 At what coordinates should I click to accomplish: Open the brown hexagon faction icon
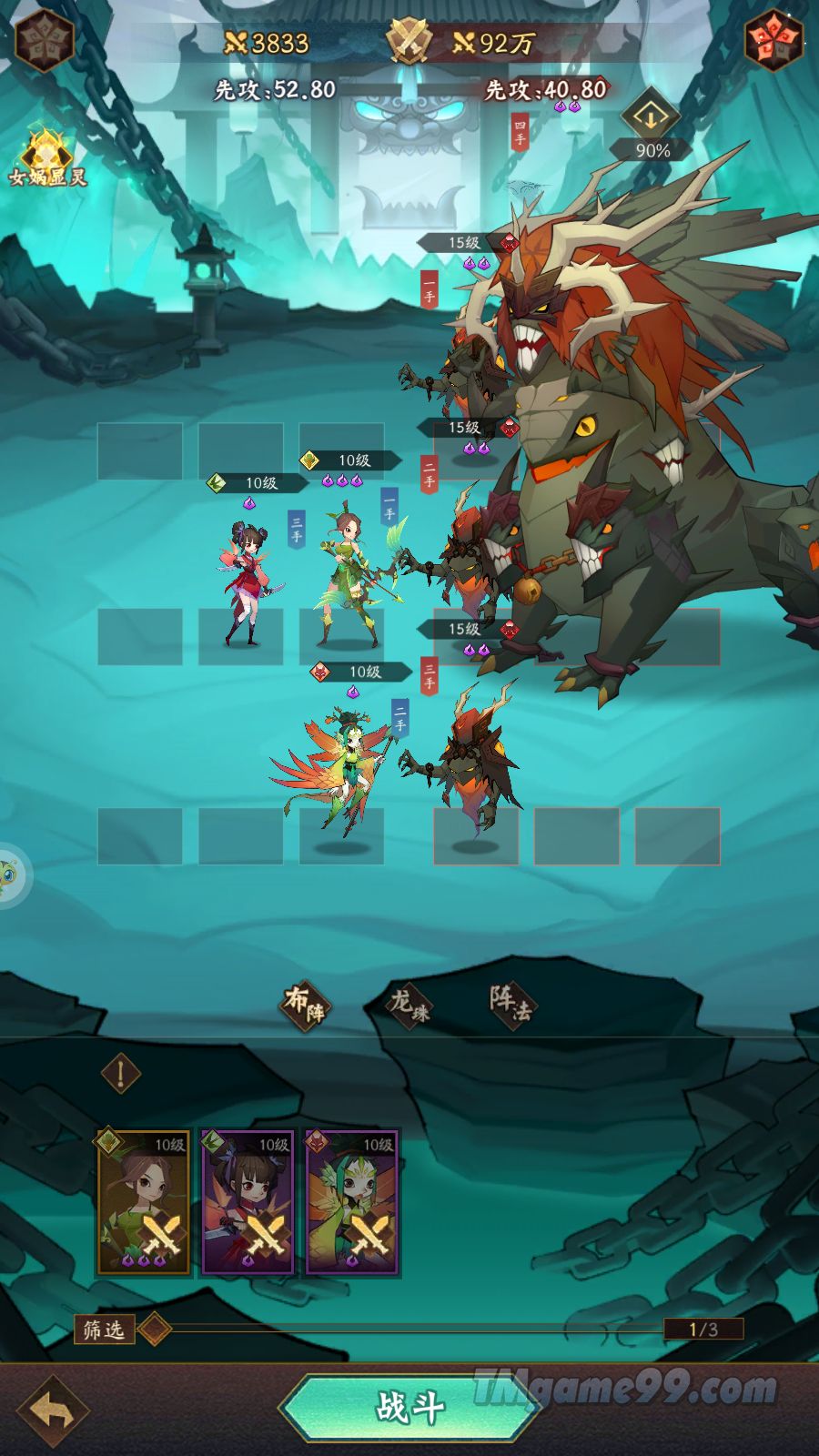[44, 40]
